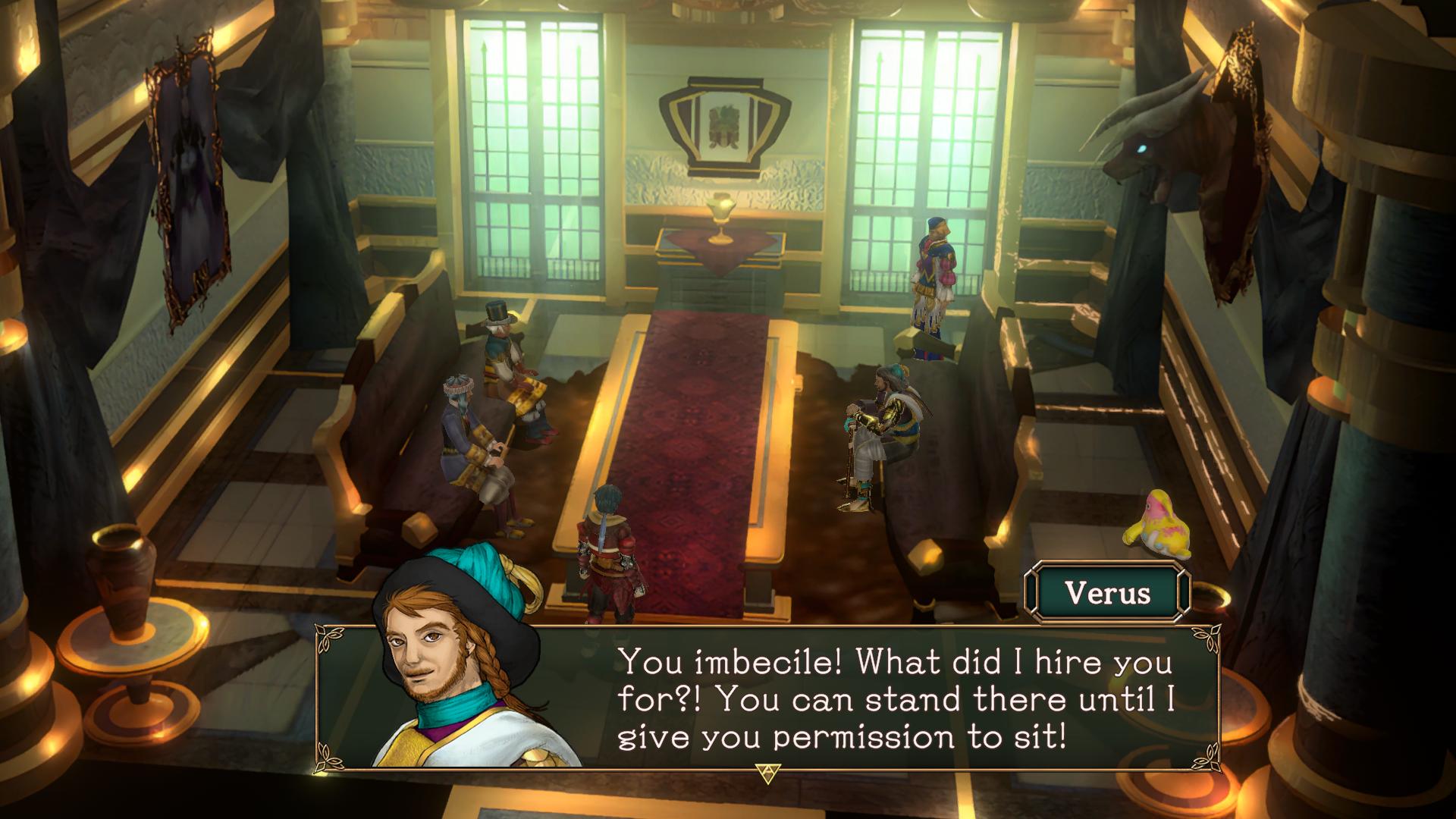Click Verus's dialogue text box to continue
Image resolution: width=1456 pixels, height=819 pixels.
click(x=895, y=698)
